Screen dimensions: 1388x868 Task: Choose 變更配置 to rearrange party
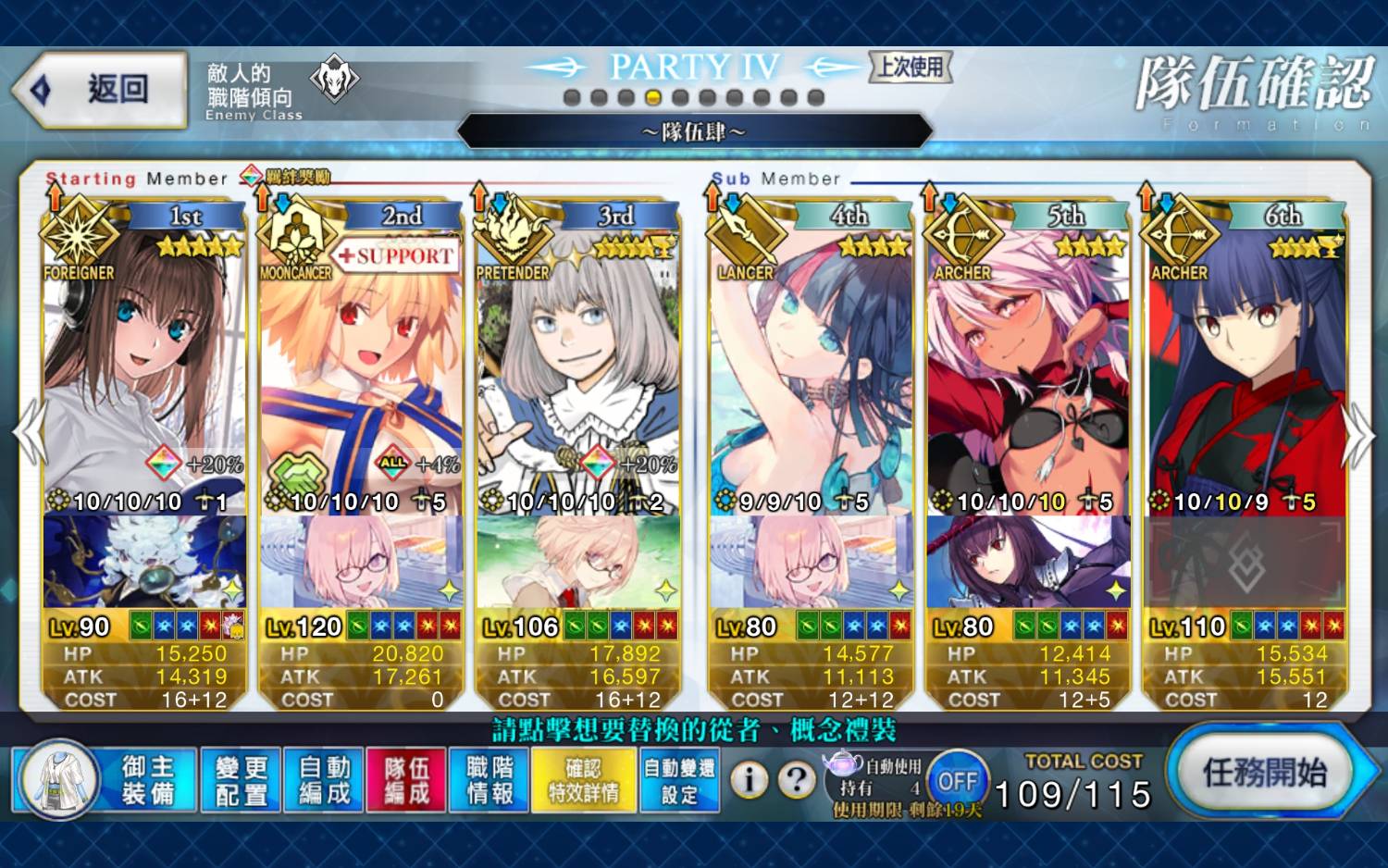click(241, 780)
